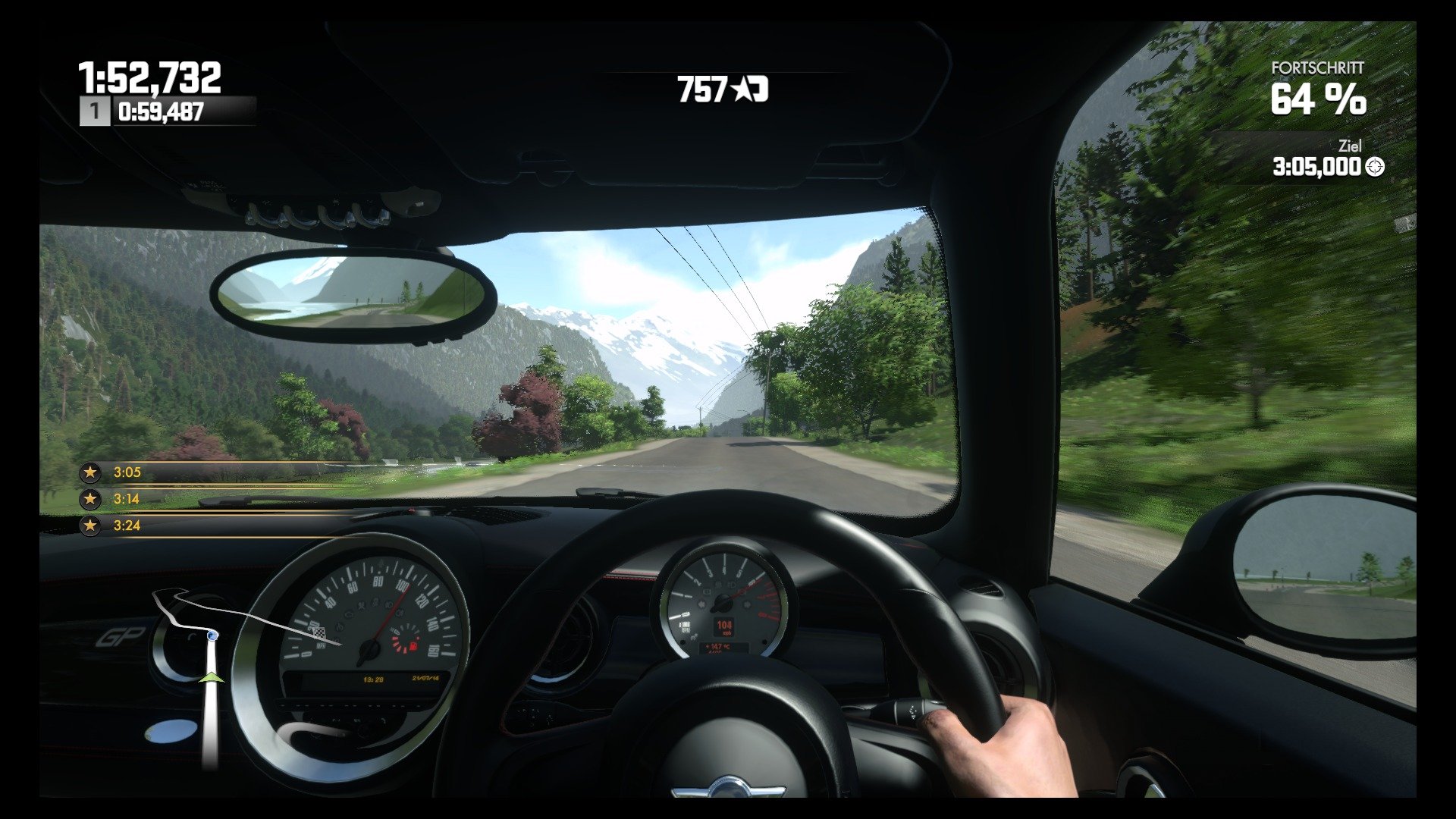Select the gold star on the 3:14 target row
The image size is (1456, 819).
91,499
